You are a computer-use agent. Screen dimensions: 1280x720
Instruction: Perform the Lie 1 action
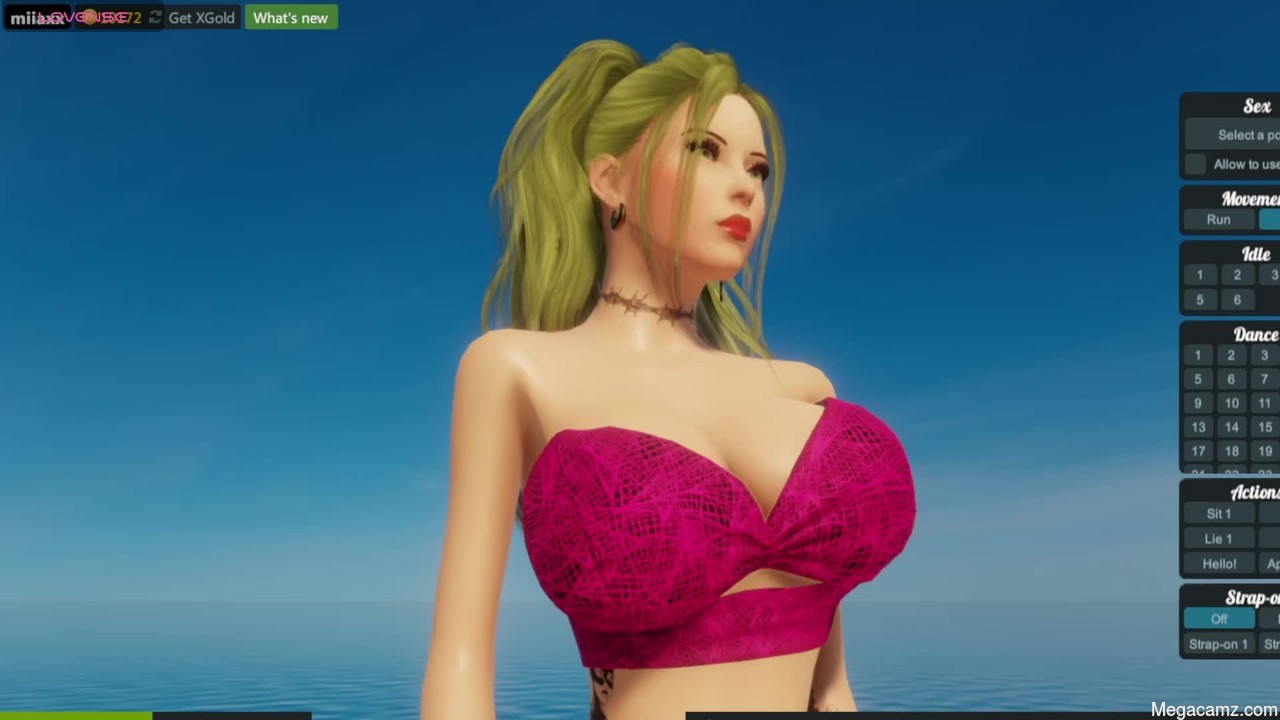point(1217,538)
